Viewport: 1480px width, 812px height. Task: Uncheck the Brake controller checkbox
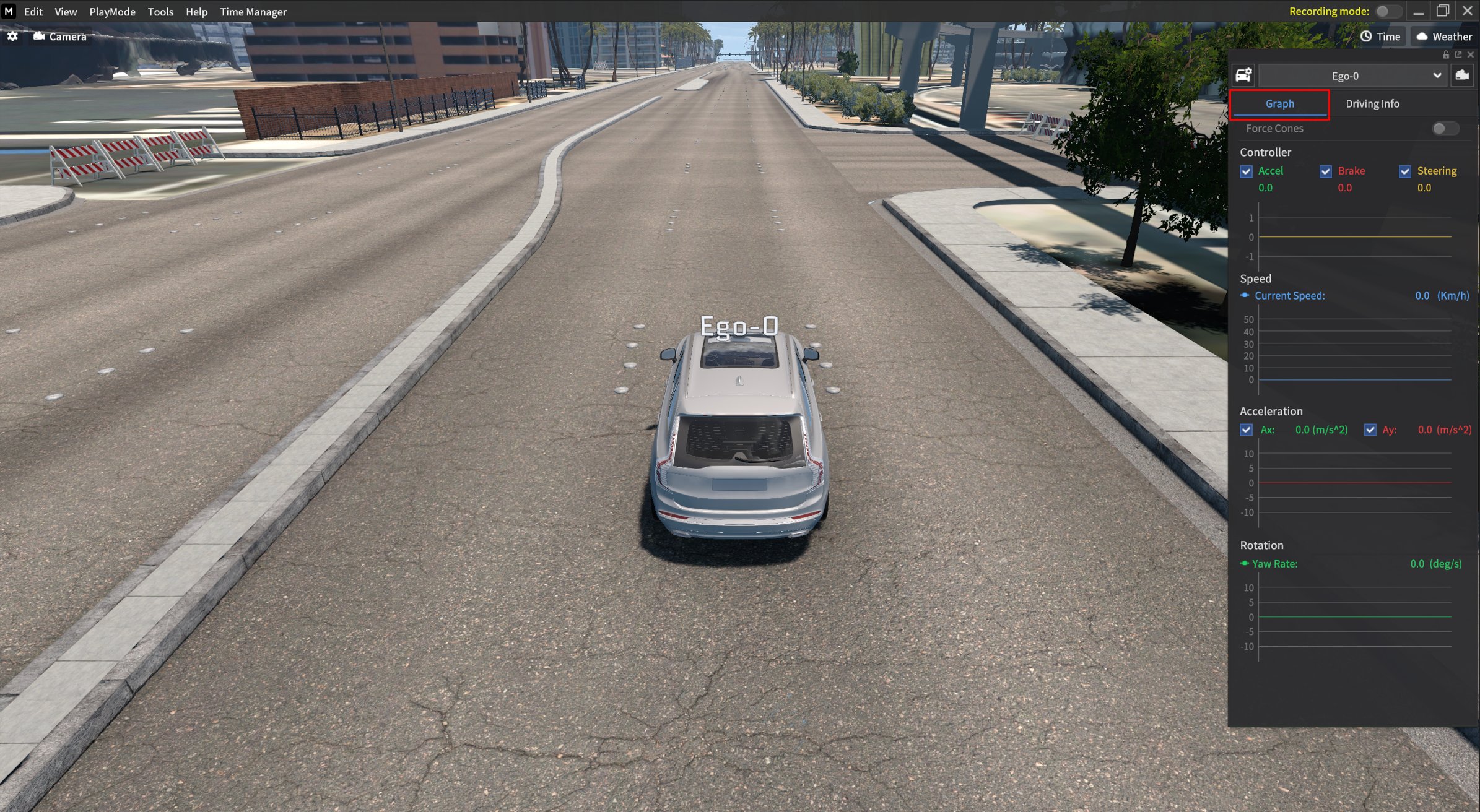pyautogui.click(x=1326, y=171)
